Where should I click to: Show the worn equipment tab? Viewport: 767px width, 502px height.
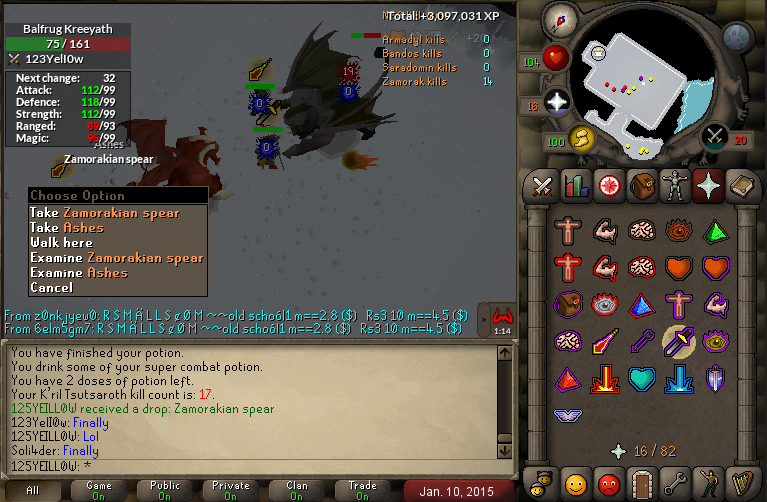click(674, 185)
